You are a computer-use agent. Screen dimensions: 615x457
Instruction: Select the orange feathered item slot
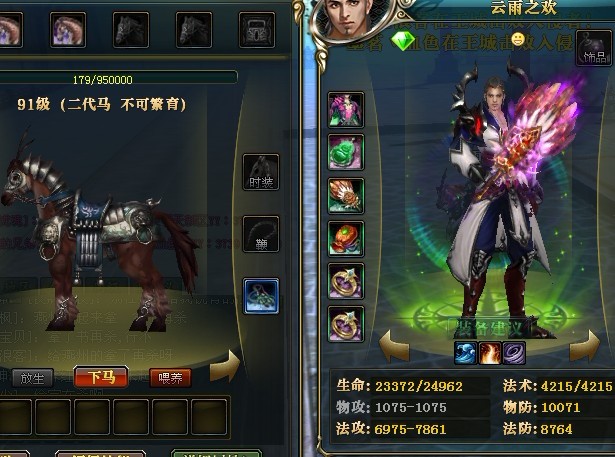[346, 195]
